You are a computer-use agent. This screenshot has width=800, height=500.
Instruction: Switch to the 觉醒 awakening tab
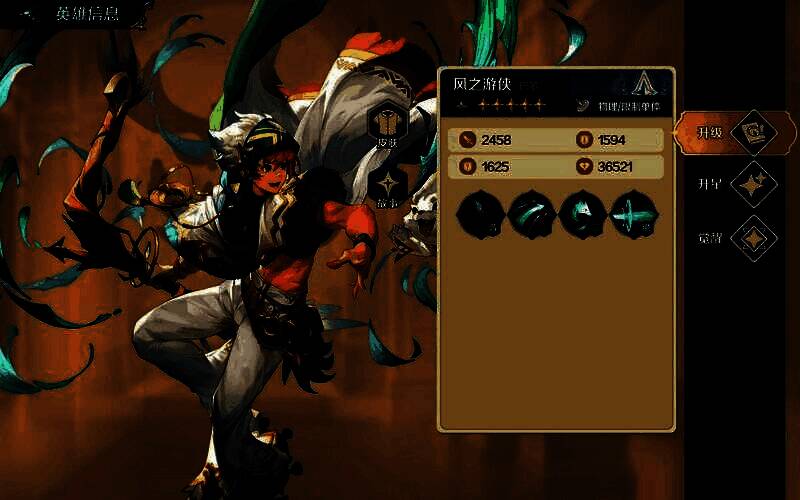[728, 238]
